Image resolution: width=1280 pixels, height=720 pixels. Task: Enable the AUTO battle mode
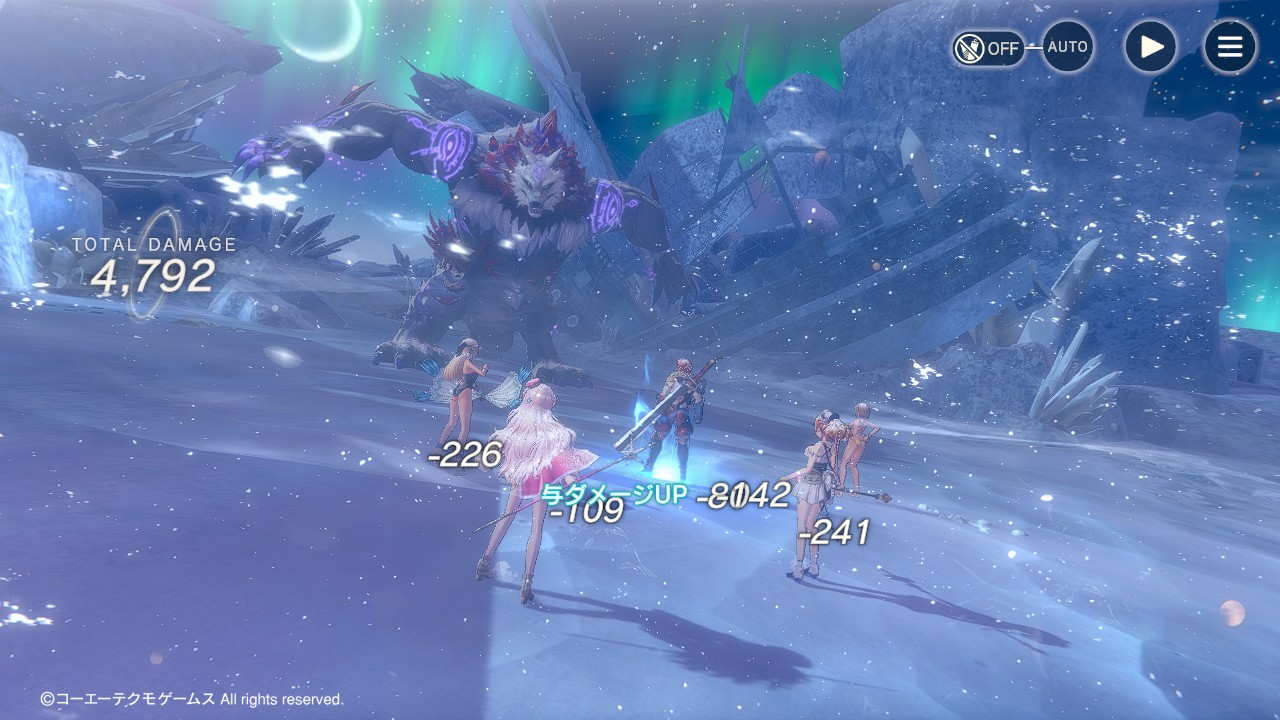point(1067,47)
